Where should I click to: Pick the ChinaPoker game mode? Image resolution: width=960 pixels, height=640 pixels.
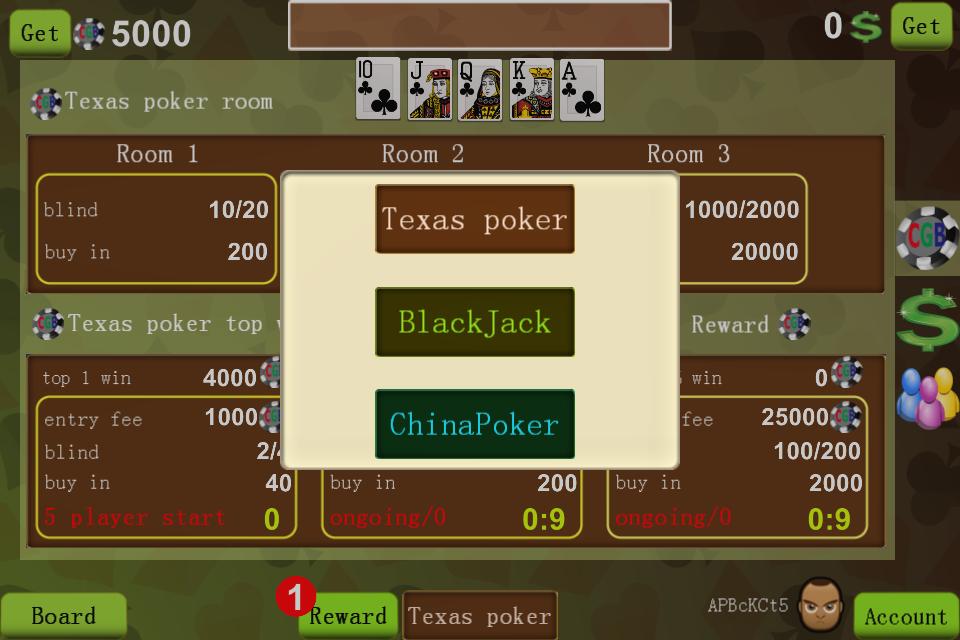[475, 424]
